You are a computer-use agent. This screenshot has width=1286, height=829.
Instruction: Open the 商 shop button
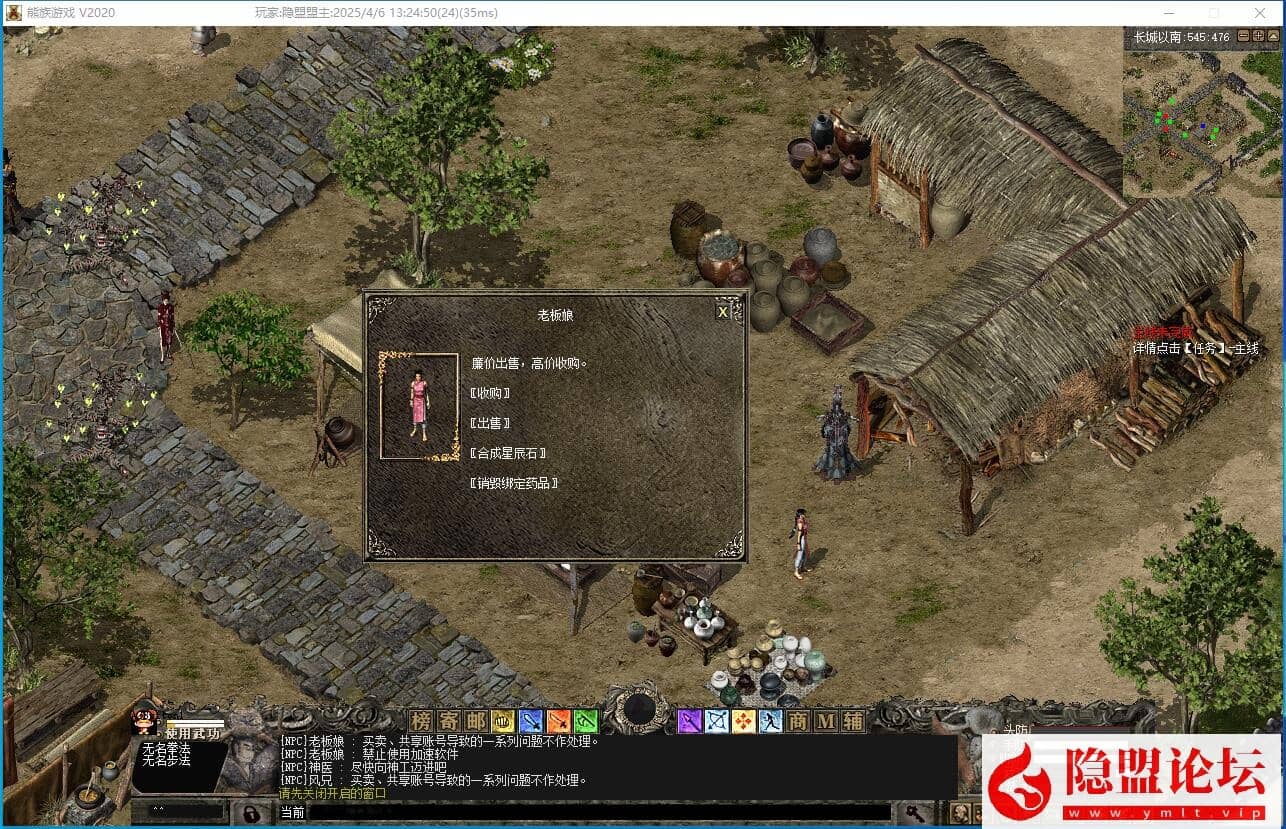point(798,720)
